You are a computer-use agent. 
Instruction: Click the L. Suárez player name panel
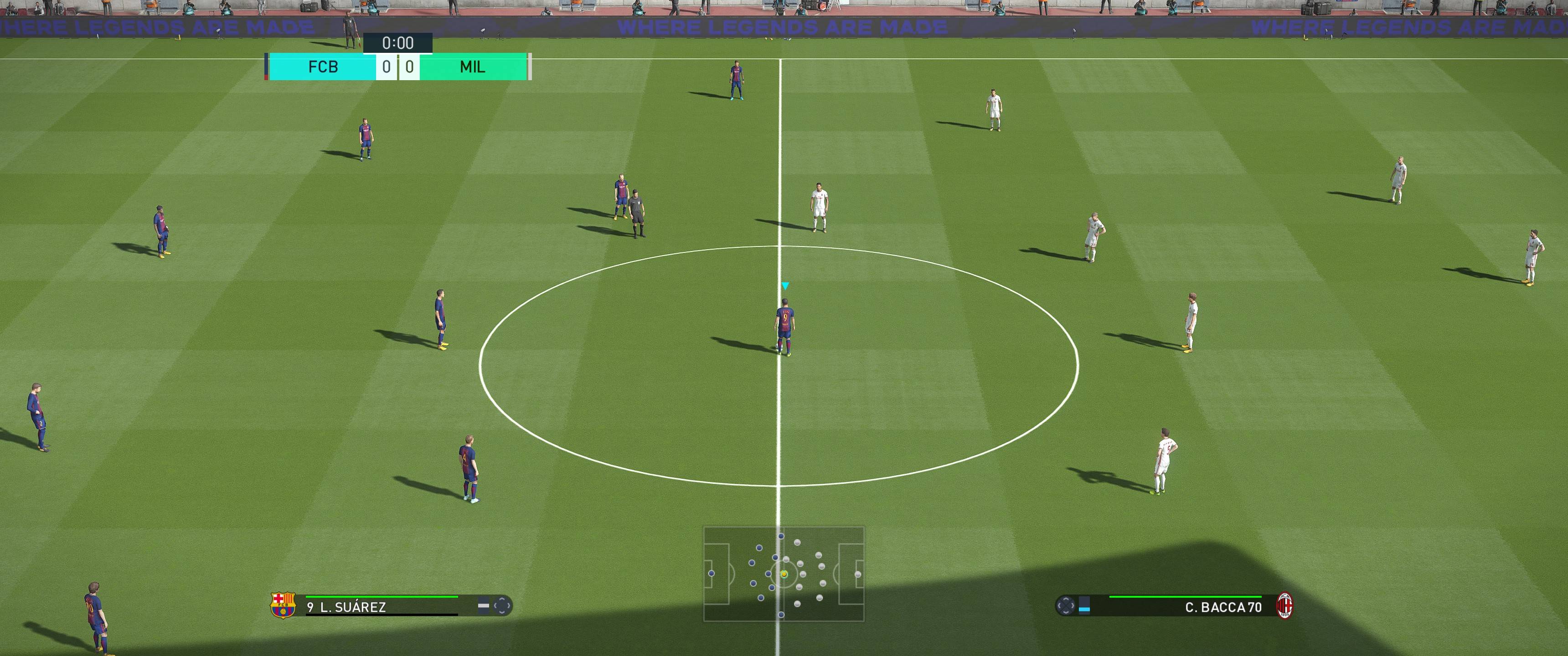[390, 607]
